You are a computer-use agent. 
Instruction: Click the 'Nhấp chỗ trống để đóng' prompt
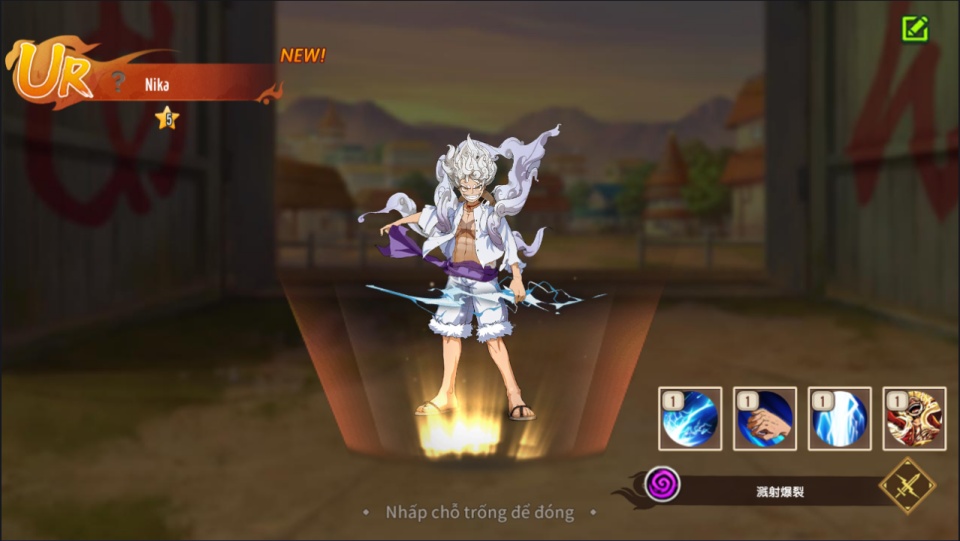point(480,512)
